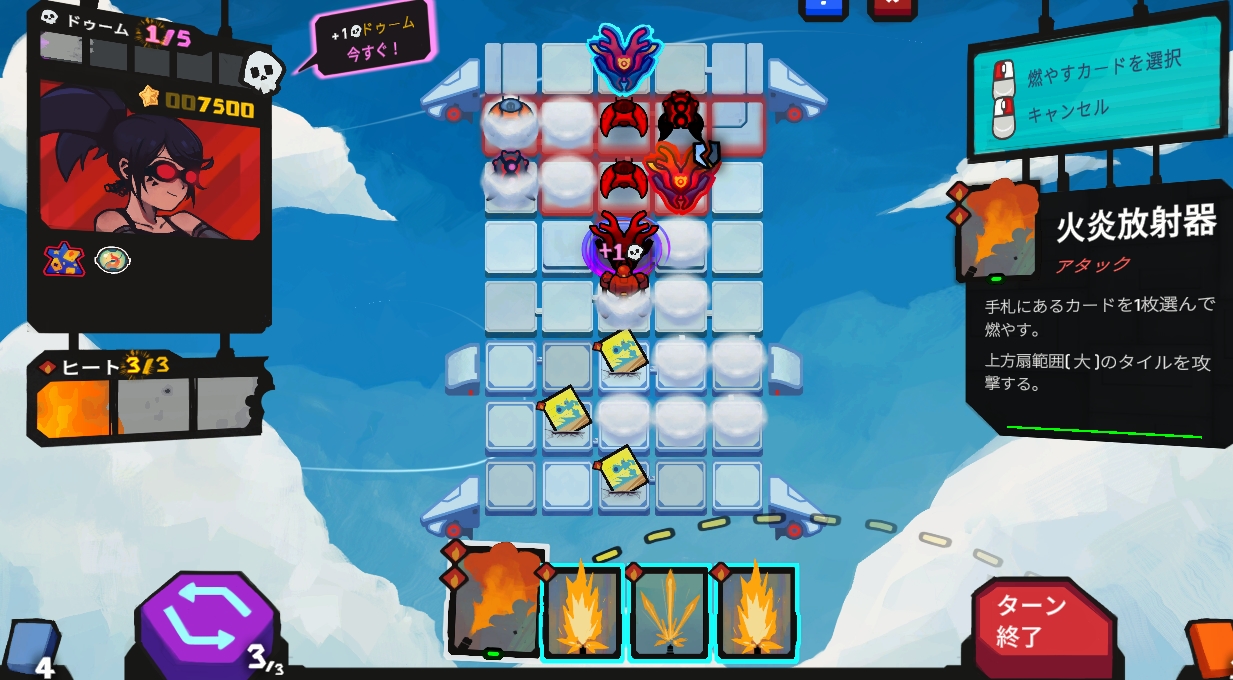Click the white skull doom icon
Image resolution: width=1233 pixels, height=680 pixels.
(263, 68)
